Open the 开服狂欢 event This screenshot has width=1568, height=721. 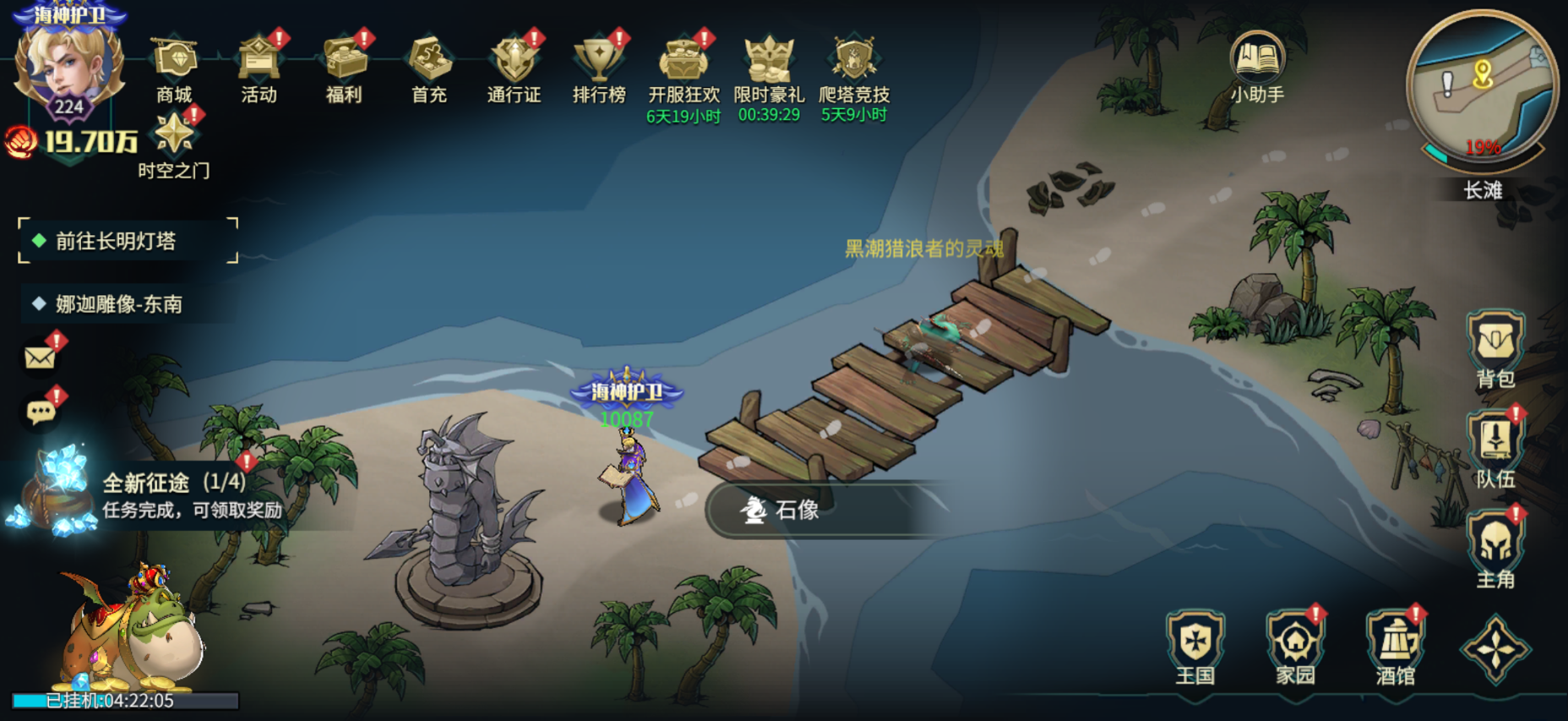683,66
